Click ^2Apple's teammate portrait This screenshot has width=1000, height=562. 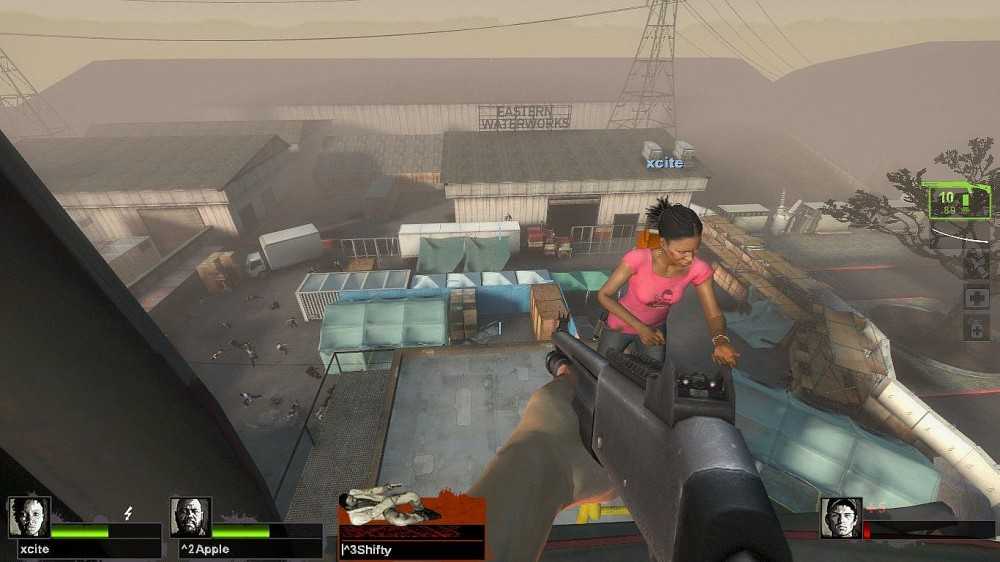pos(190,517)
